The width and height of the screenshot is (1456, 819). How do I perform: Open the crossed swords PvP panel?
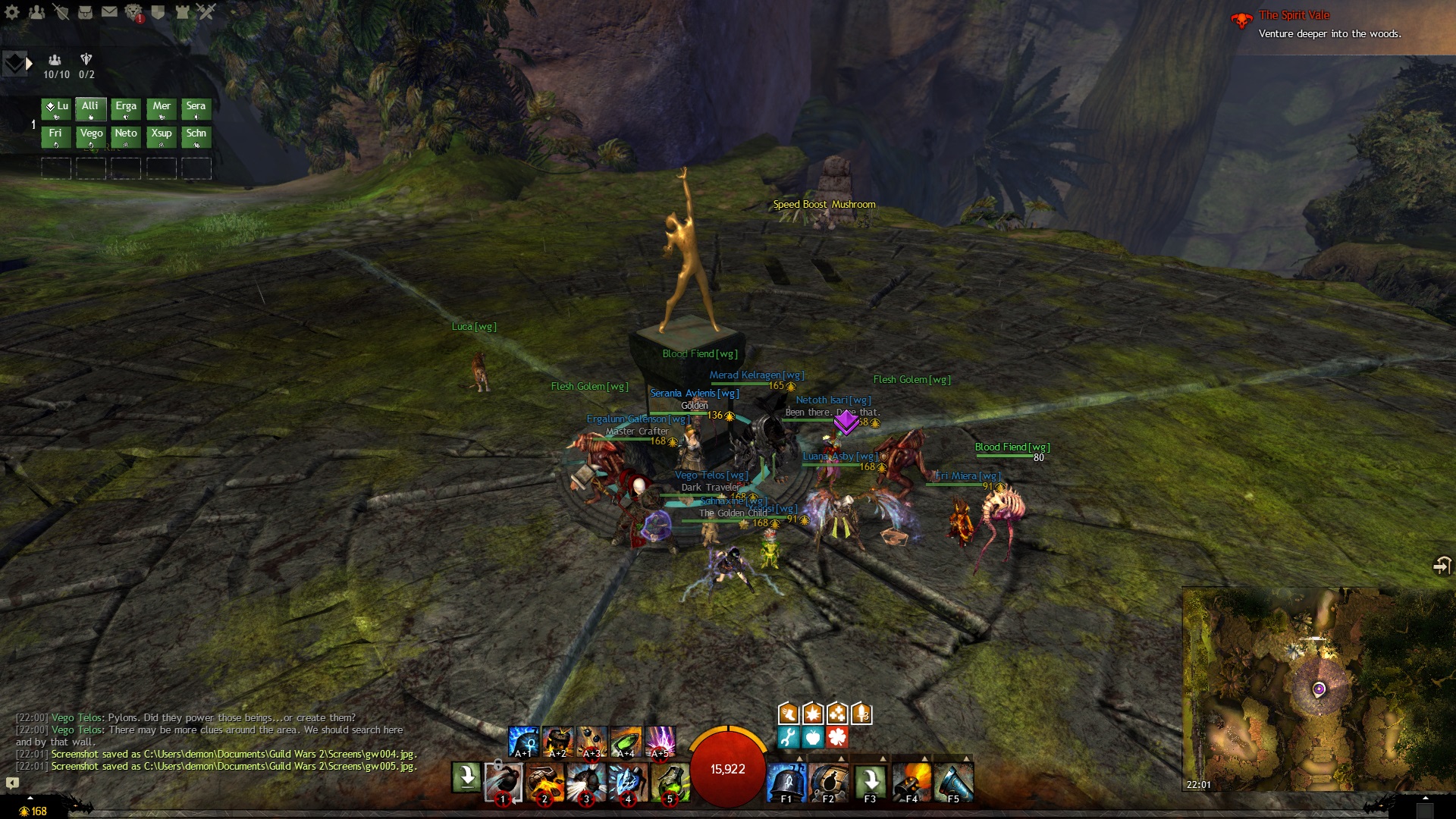click(x=206, y=12)
